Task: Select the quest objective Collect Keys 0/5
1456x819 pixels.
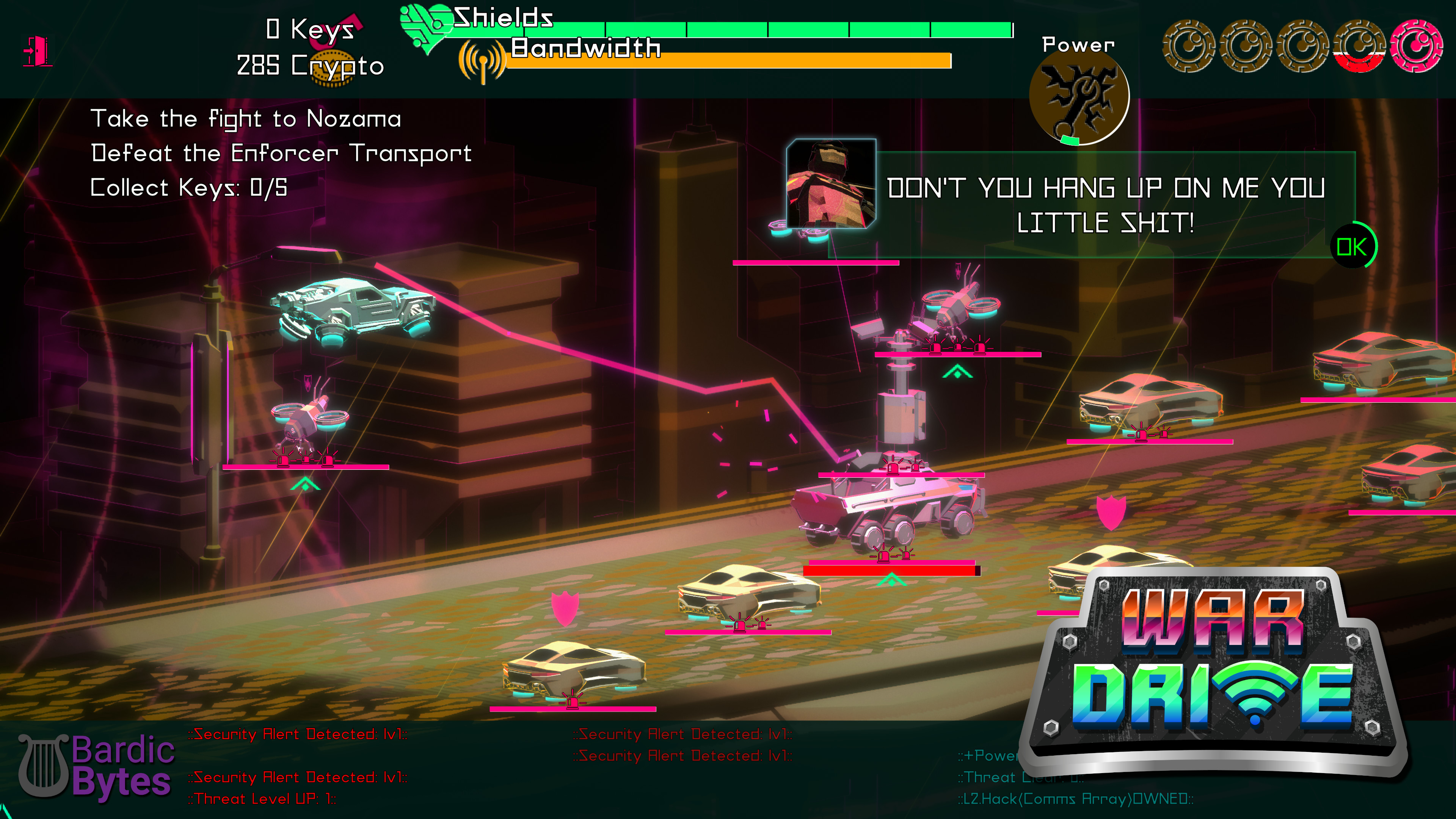Action: (x=188, y=187)
